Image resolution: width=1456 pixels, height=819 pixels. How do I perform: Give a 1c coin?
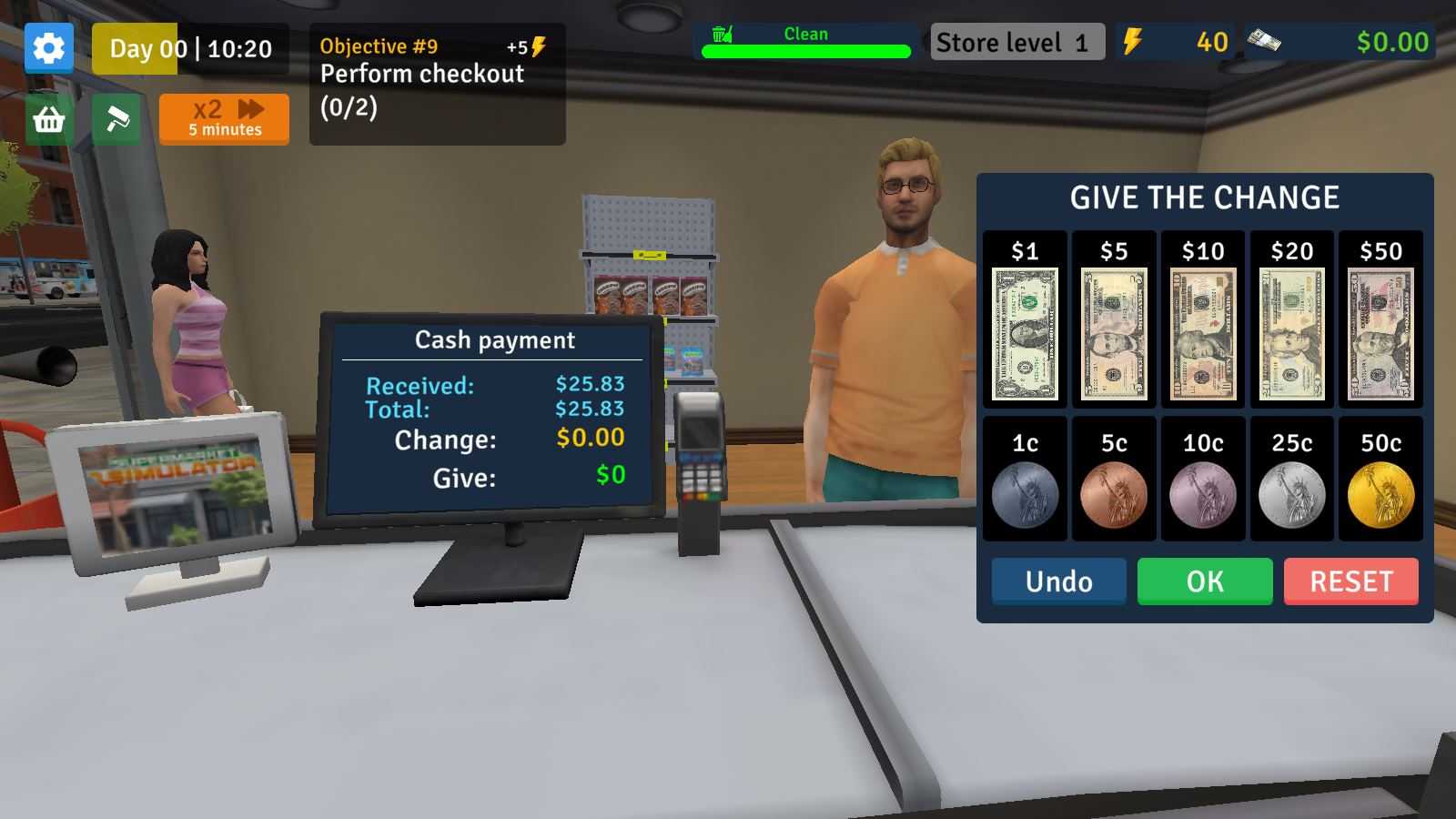point(1025,495)
